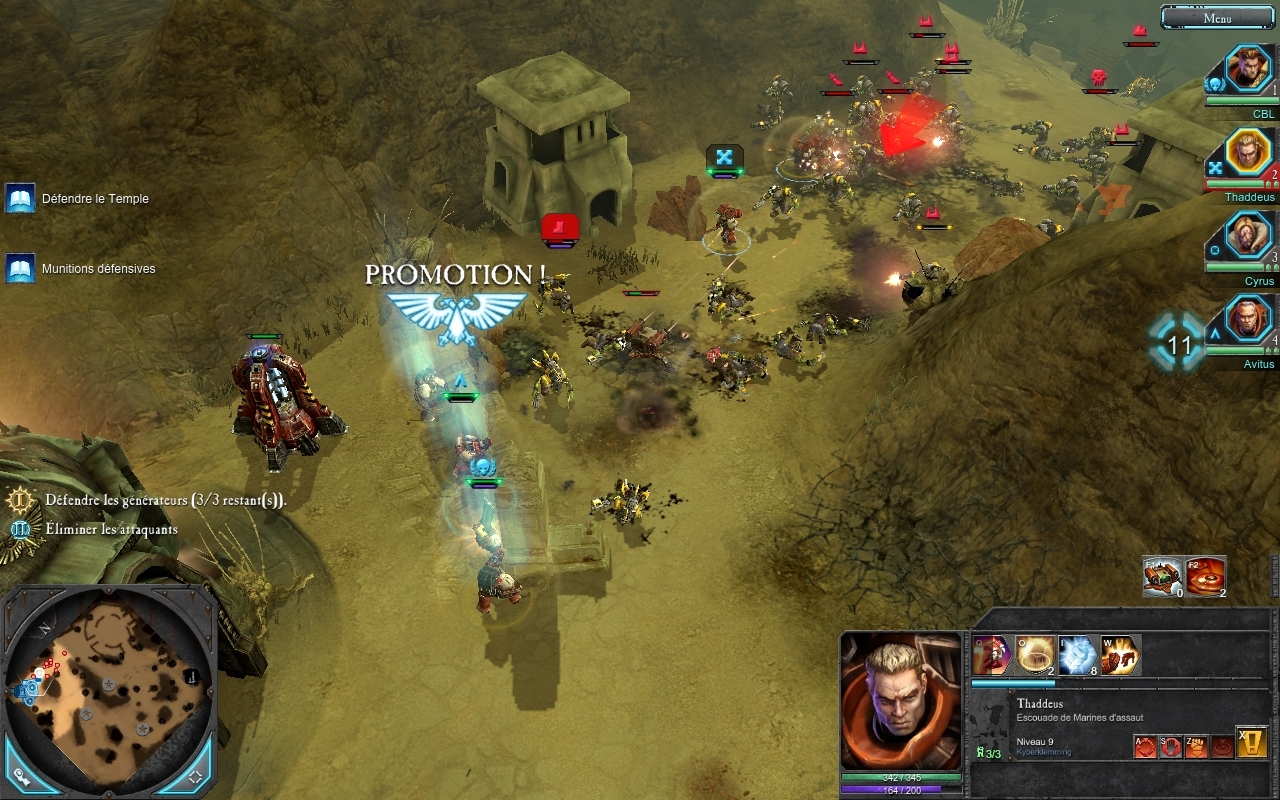Select the CBL squad portrait
The height and width of the screenshot is (800, 1280).
[x=1249, y=68]
